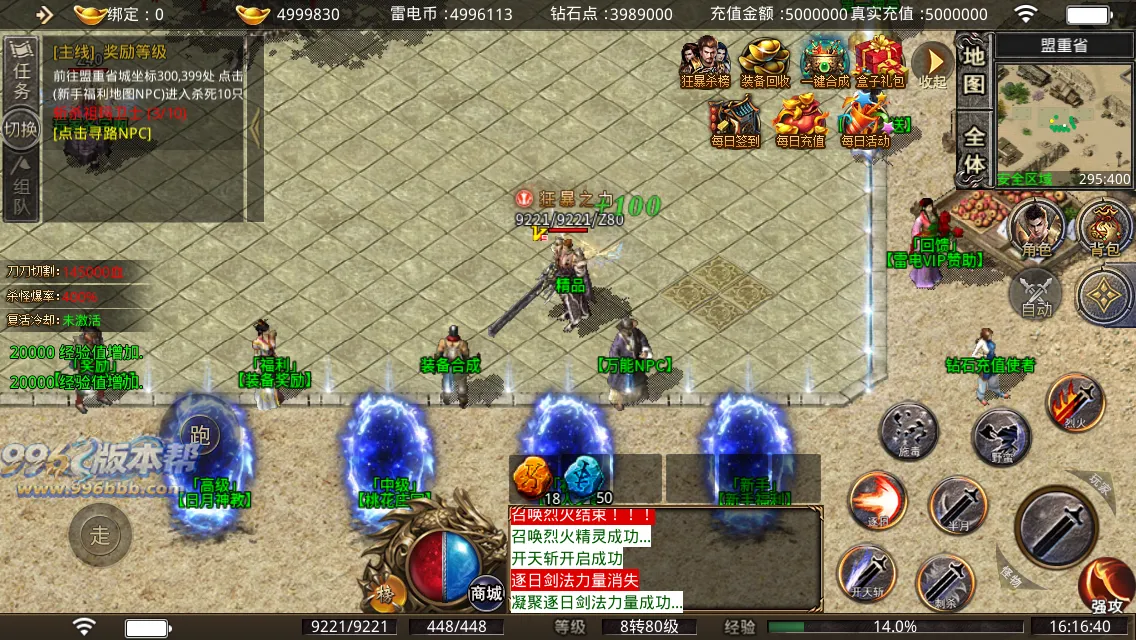Open the 地图 map button
Screen dimensions: 1136x640
coord(974,70)
